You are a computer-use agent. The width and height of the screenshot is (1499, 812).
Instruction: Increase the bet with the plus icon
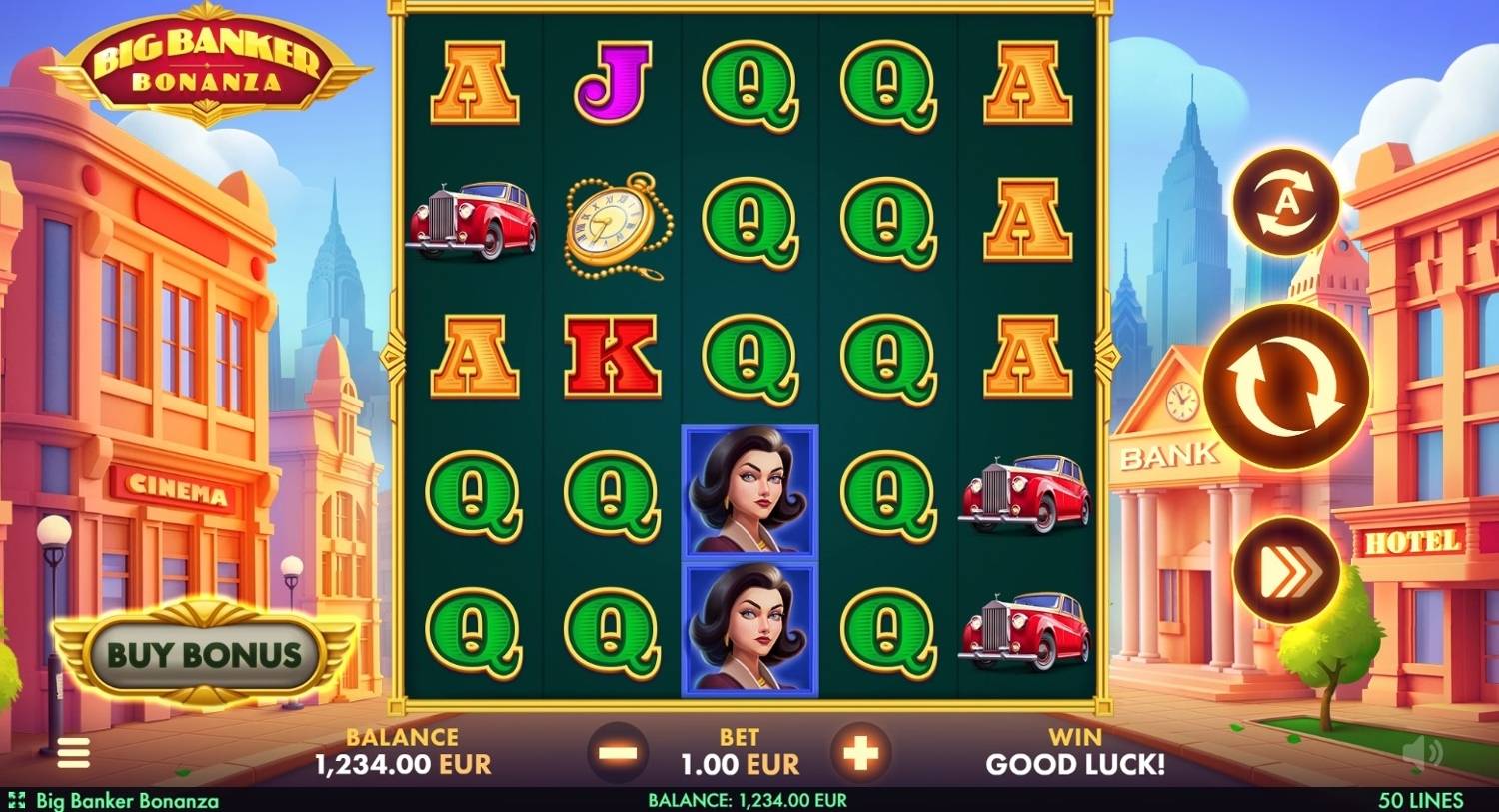860,752
